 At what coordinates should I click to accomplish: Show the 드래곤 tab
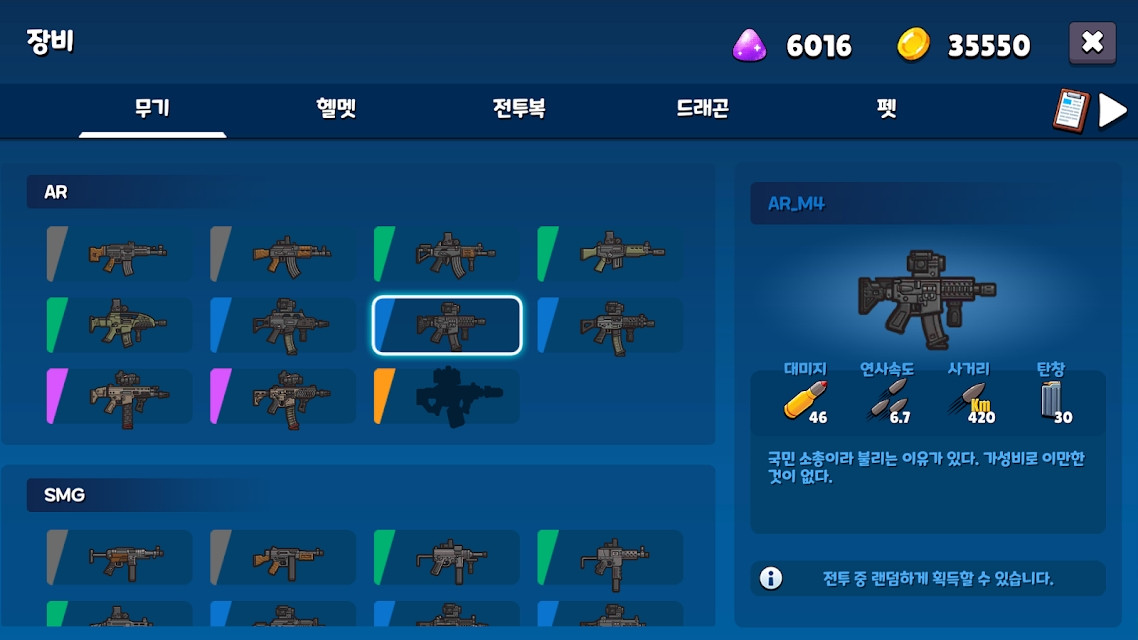tap(702, 108)
